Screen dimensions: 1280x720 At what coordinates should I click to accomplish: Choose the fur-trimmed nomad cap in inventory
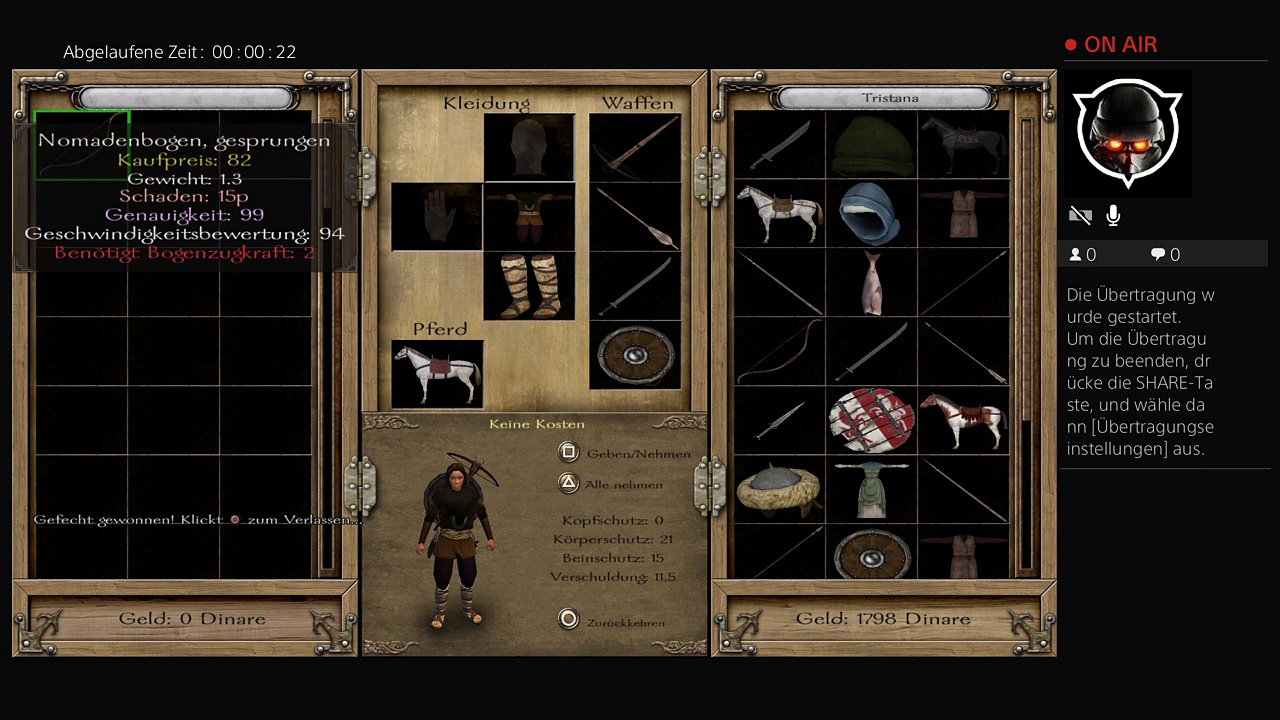(778, 489)
